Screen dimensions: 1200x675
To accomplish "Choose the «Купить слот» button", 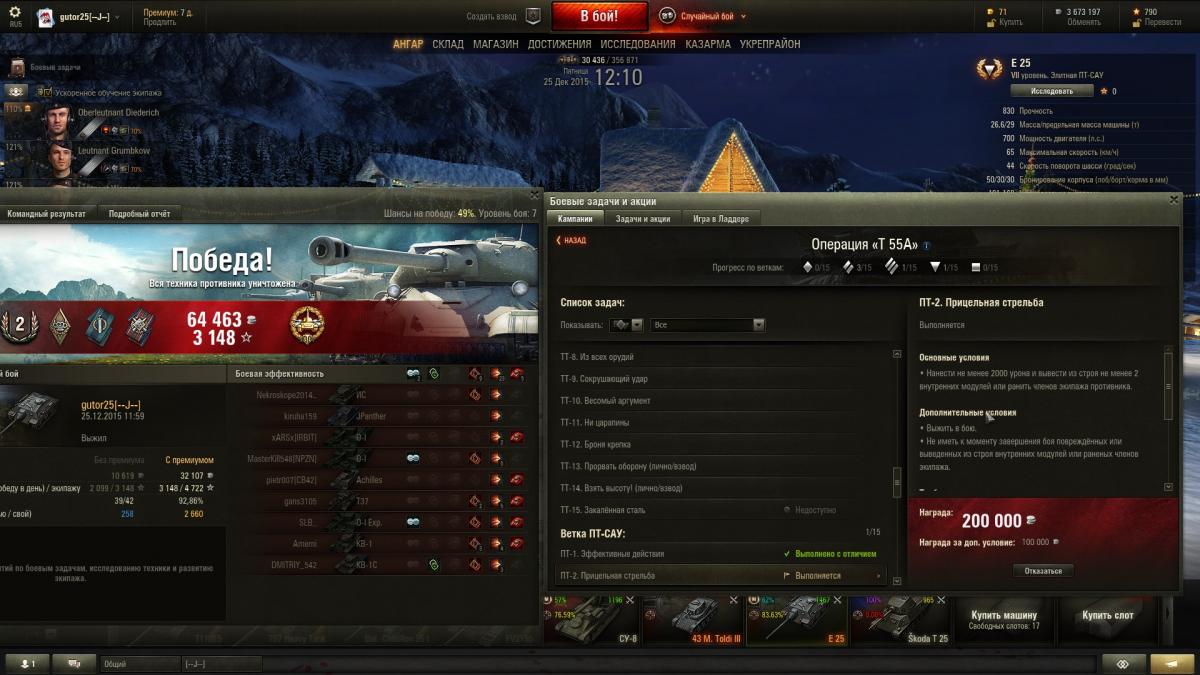I will [1106, 616].
